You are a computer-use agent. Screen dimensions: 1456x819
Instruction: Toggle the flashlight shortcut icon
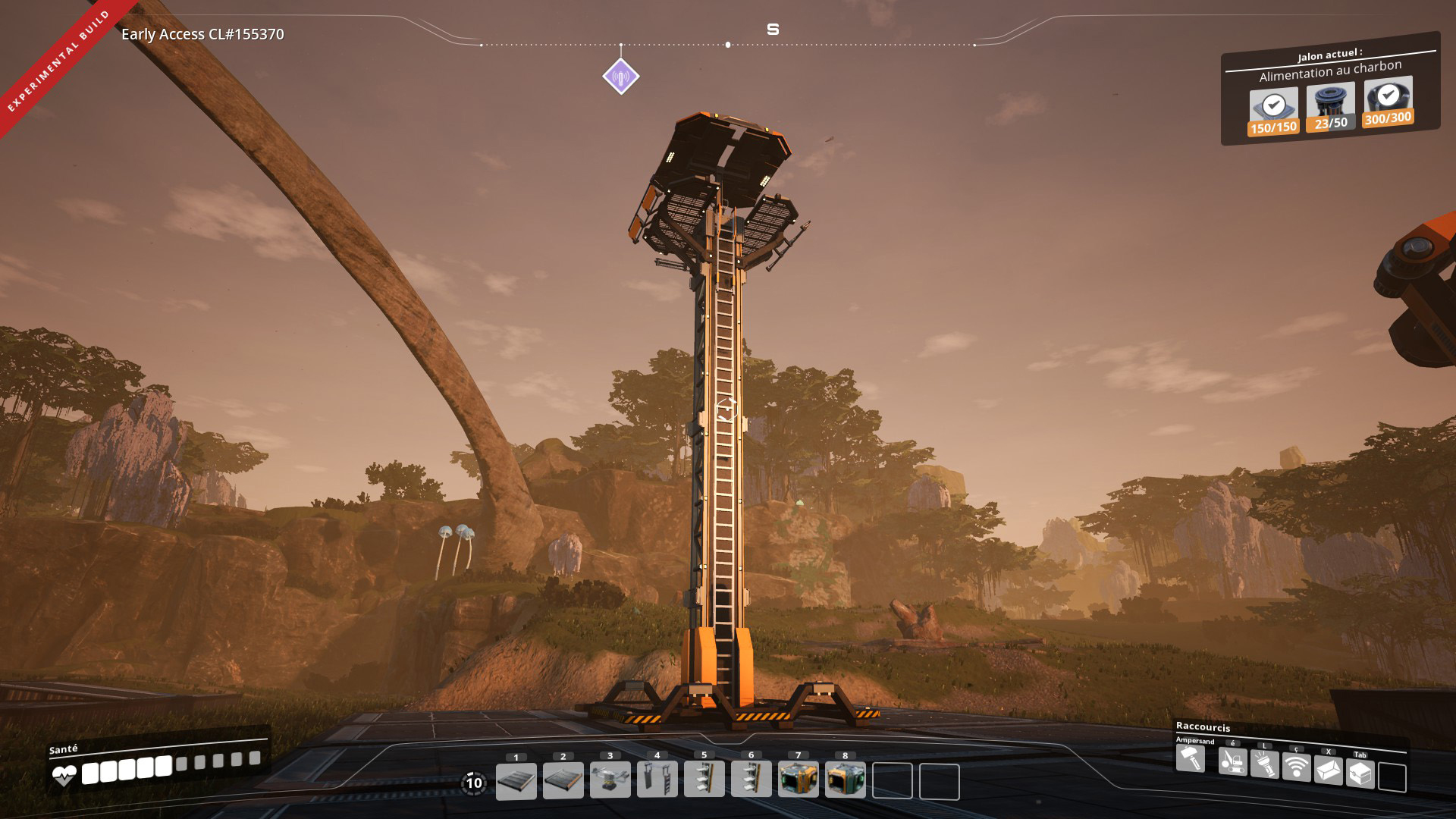tap(1265, 764)
